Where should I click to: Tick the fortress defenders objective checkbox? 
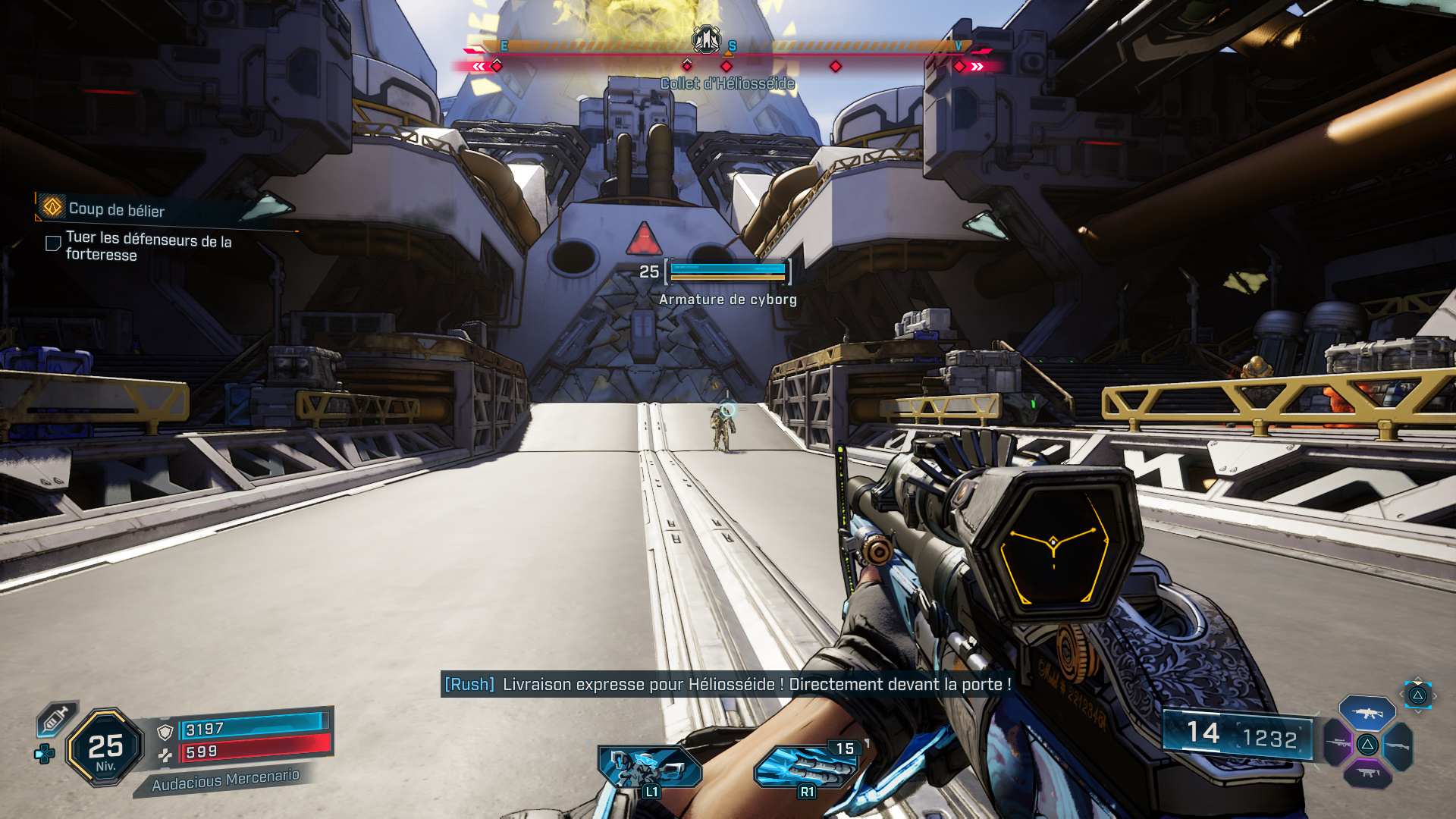[53, 243]
